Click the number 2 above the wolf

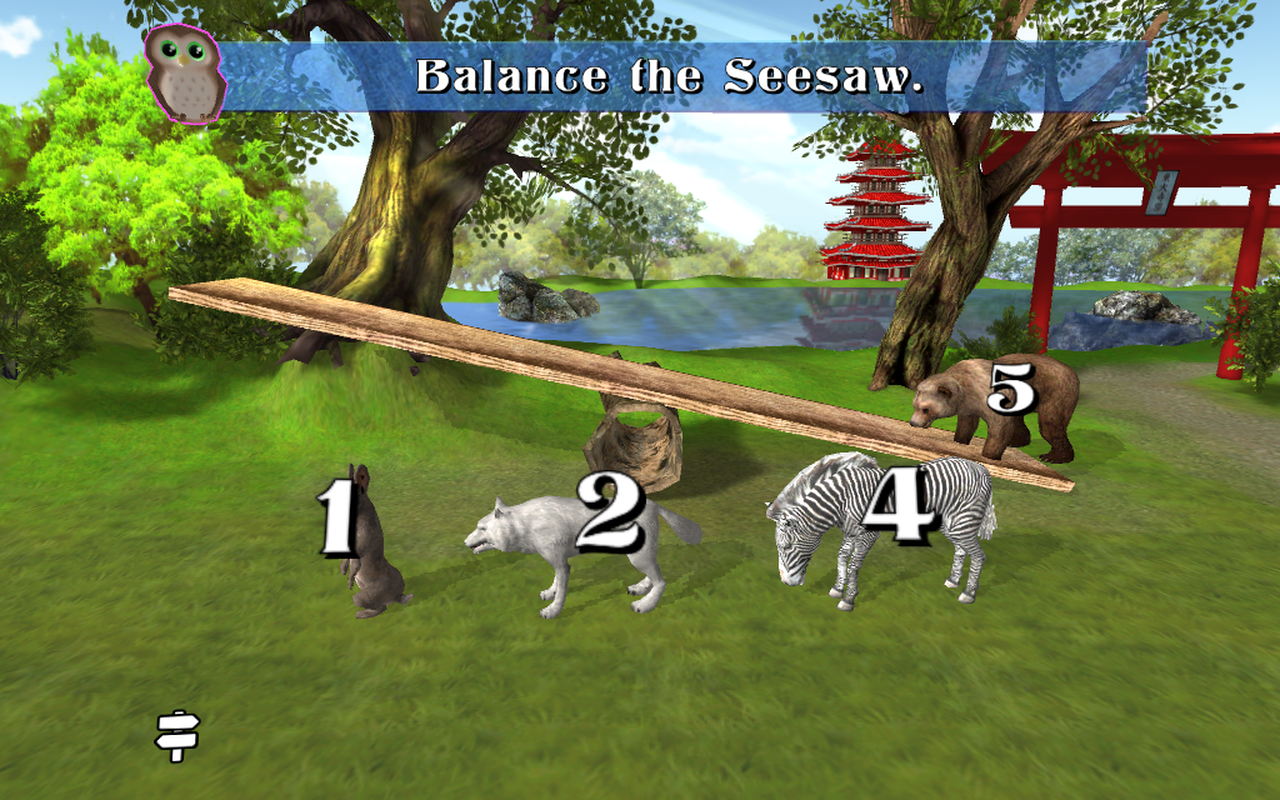pyautogui.click(x=610, y=510)
